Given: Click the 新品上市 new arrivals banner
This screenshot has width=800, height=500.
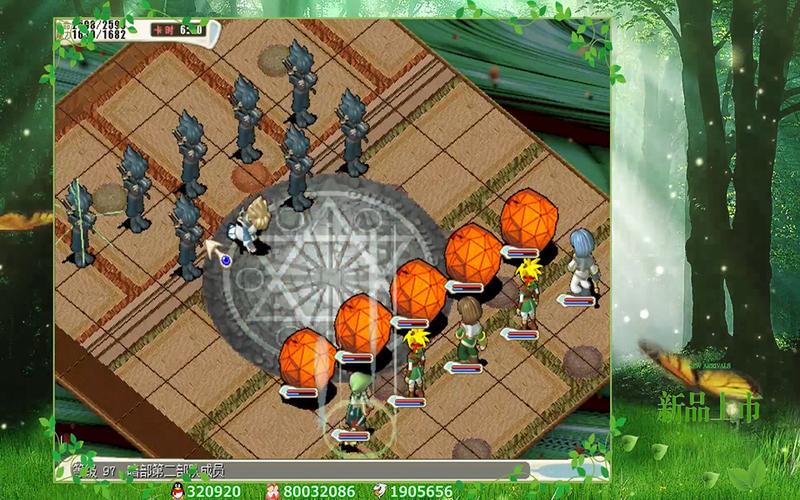Looking at the screenshot, I should [708, 408].
